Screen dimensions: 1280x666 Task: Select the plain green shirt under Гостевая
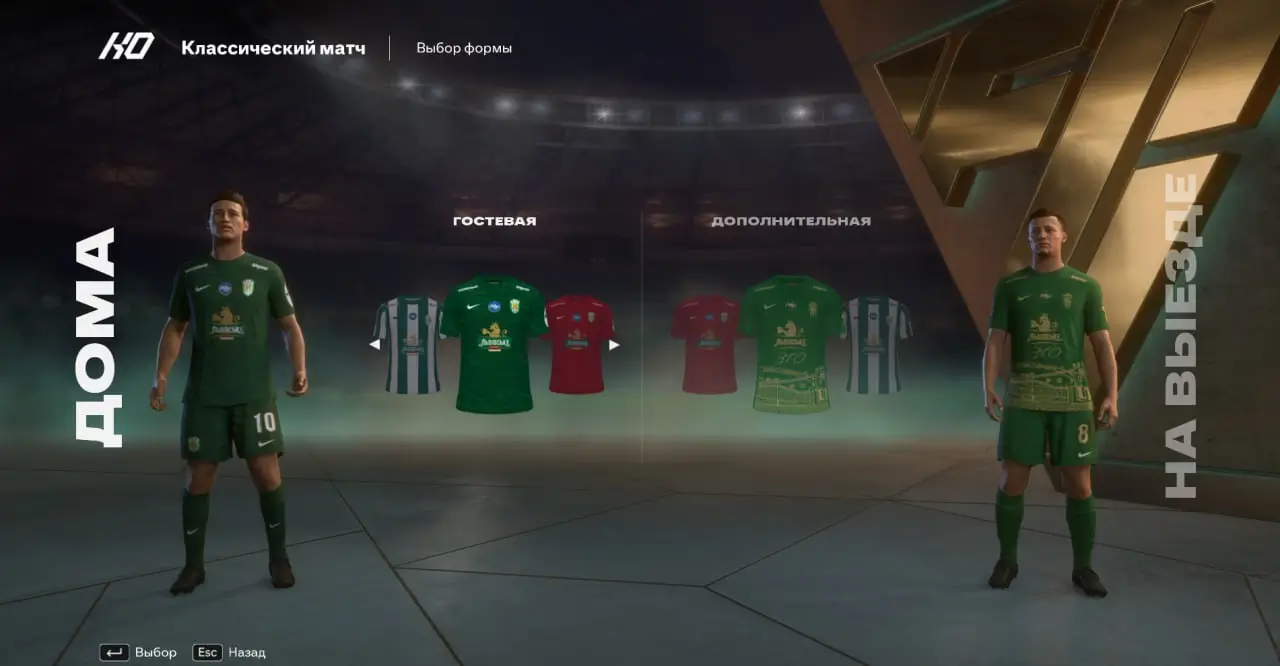click(494, 344)
